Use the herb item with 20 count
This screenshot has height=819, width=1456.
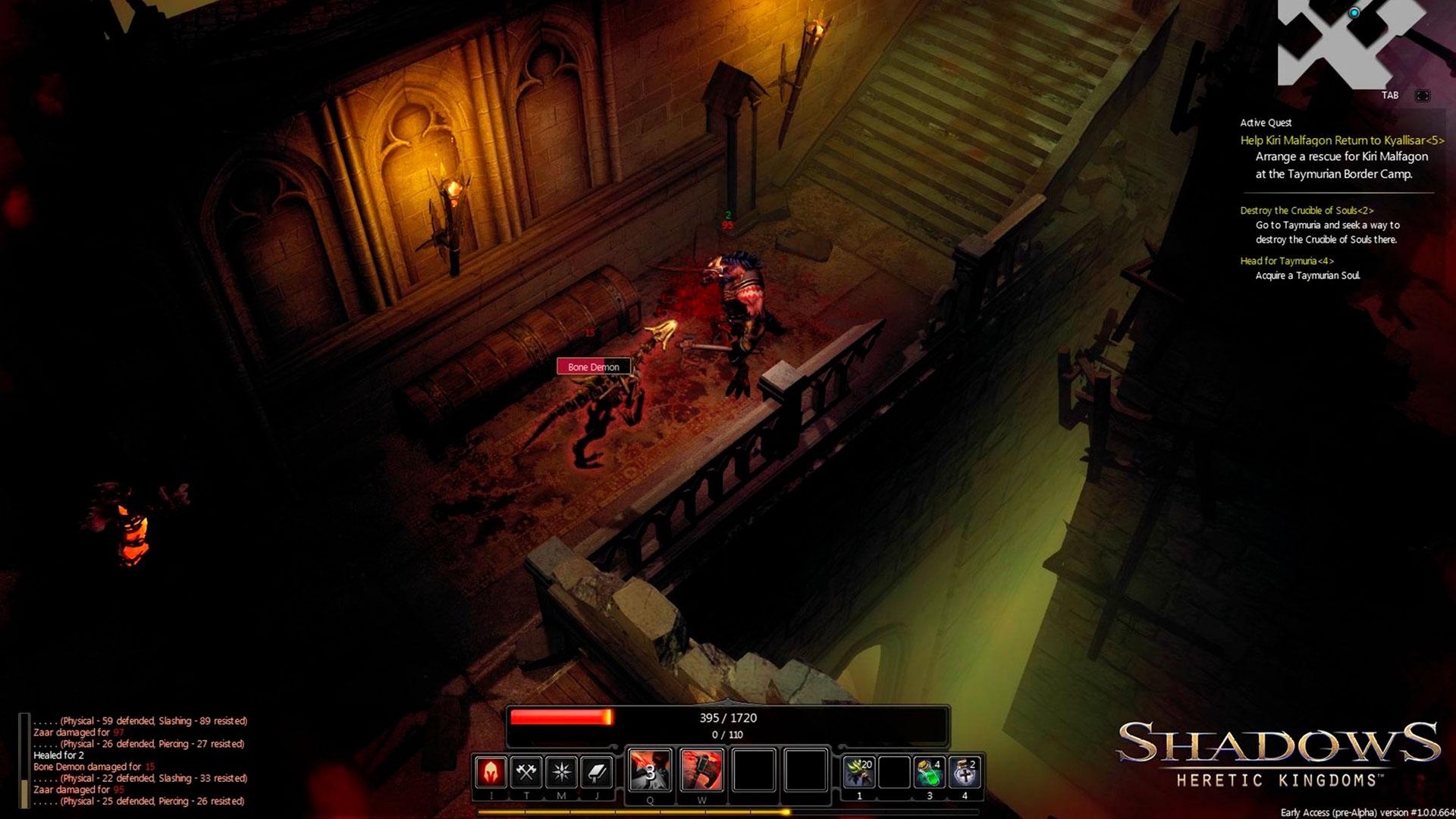[x=859, y=773]
